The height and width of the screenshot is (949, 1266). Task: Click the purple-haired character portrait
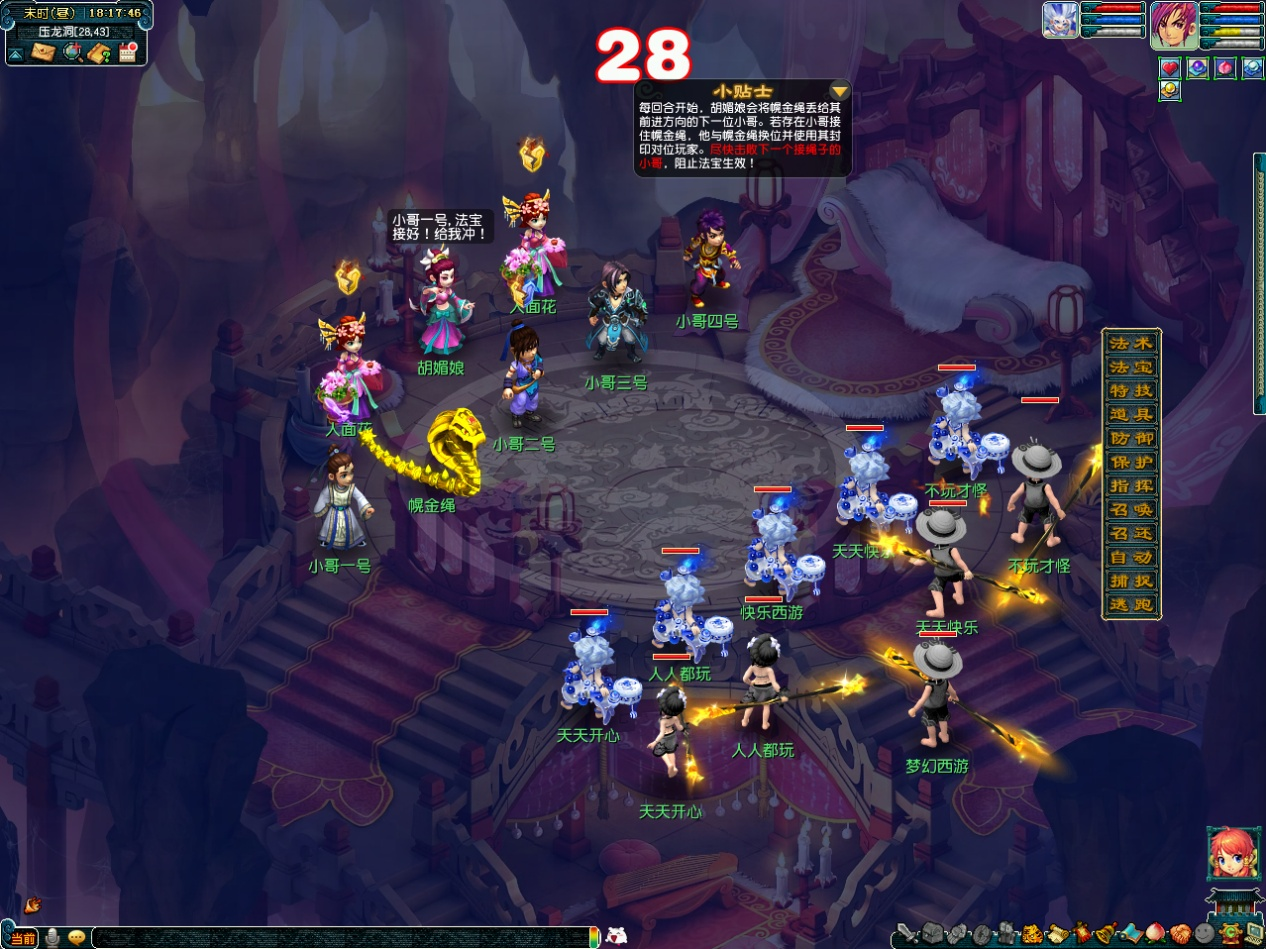click(x=1173, y=22)
